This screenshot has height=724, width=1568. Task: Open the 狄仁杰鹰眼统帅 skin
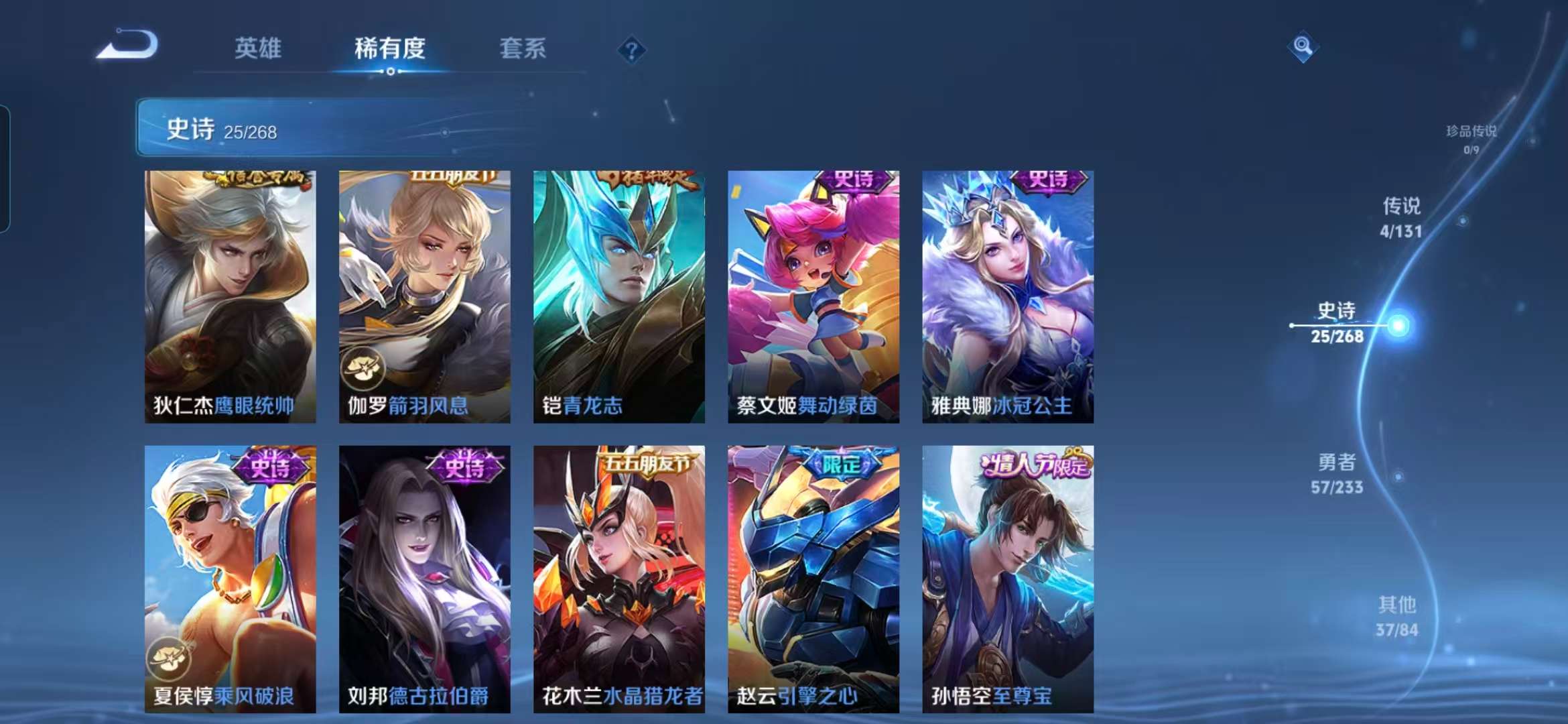[230, 295]
